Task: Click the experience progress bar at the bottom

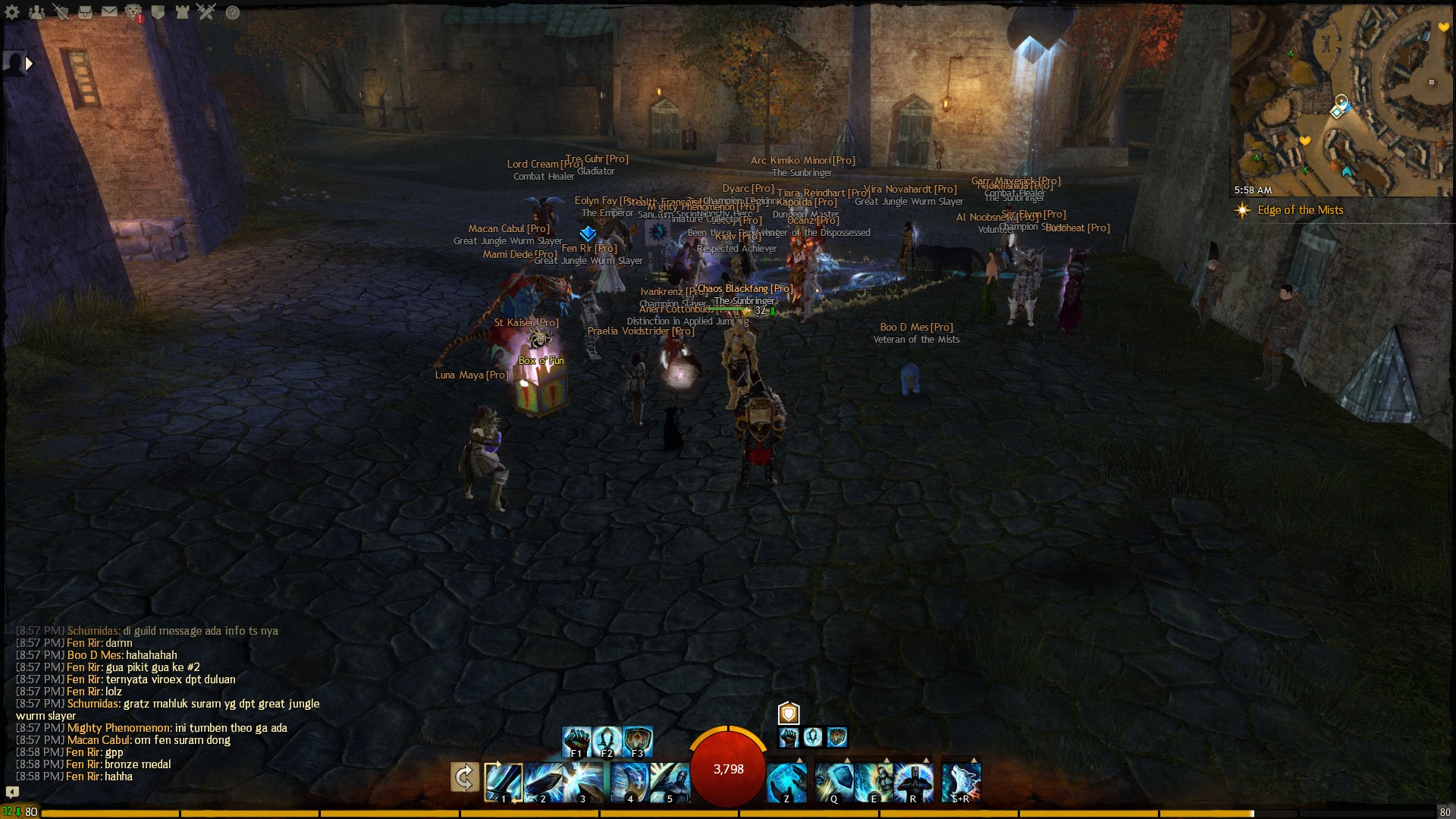Action: pyautogui.click(x=728, y=812)
